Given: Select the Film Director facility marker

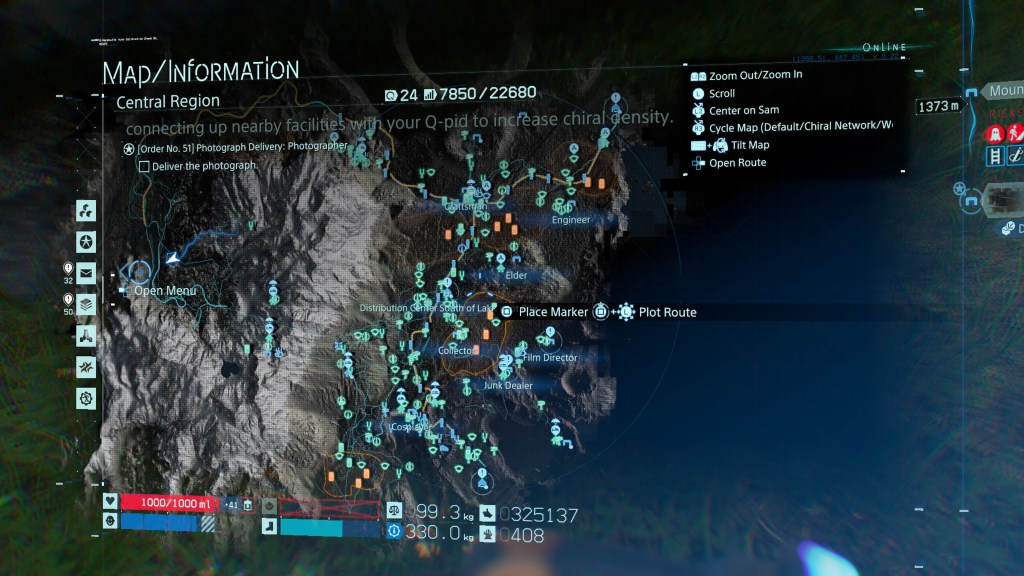Looking at the screenshot, I should point(550,357).
